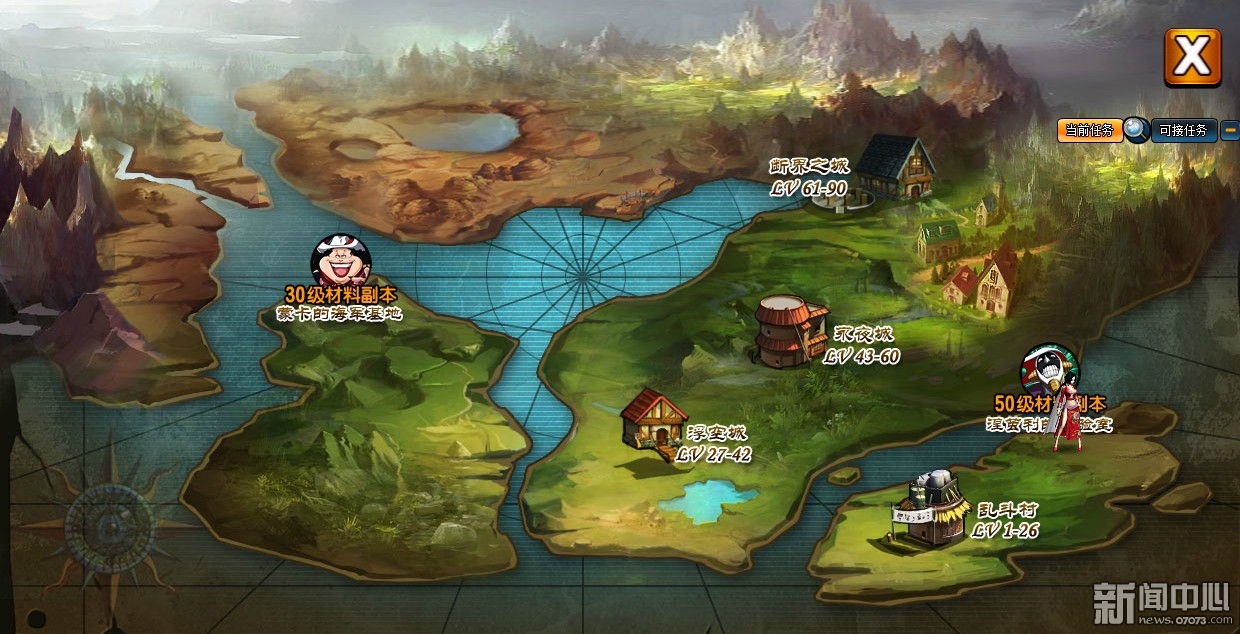Screen dimensions: 1240x634
Task: Close the world map with the X button
Action: [x=1192, y=56]
